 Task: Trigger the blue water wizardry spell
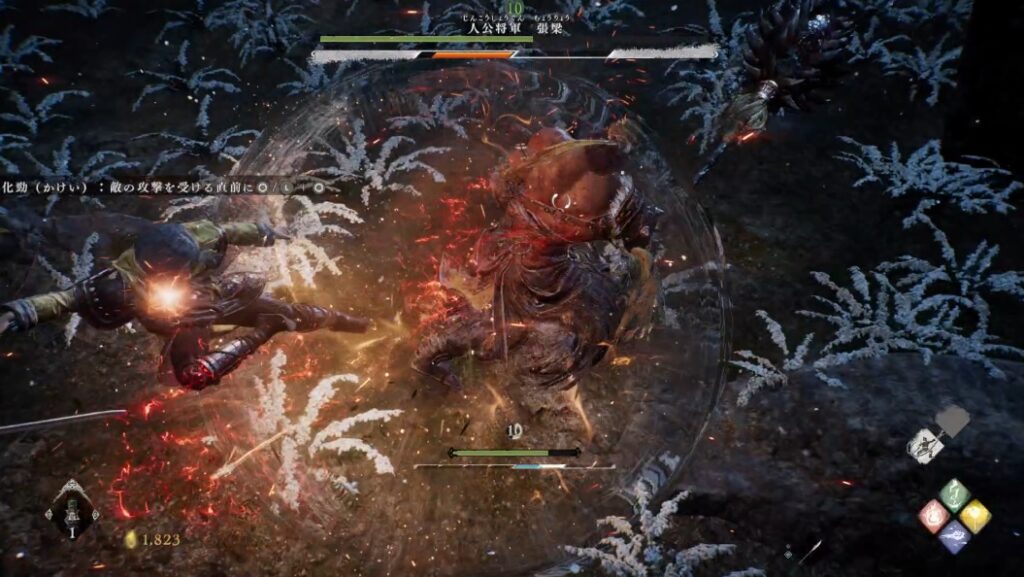pos(955,537)
